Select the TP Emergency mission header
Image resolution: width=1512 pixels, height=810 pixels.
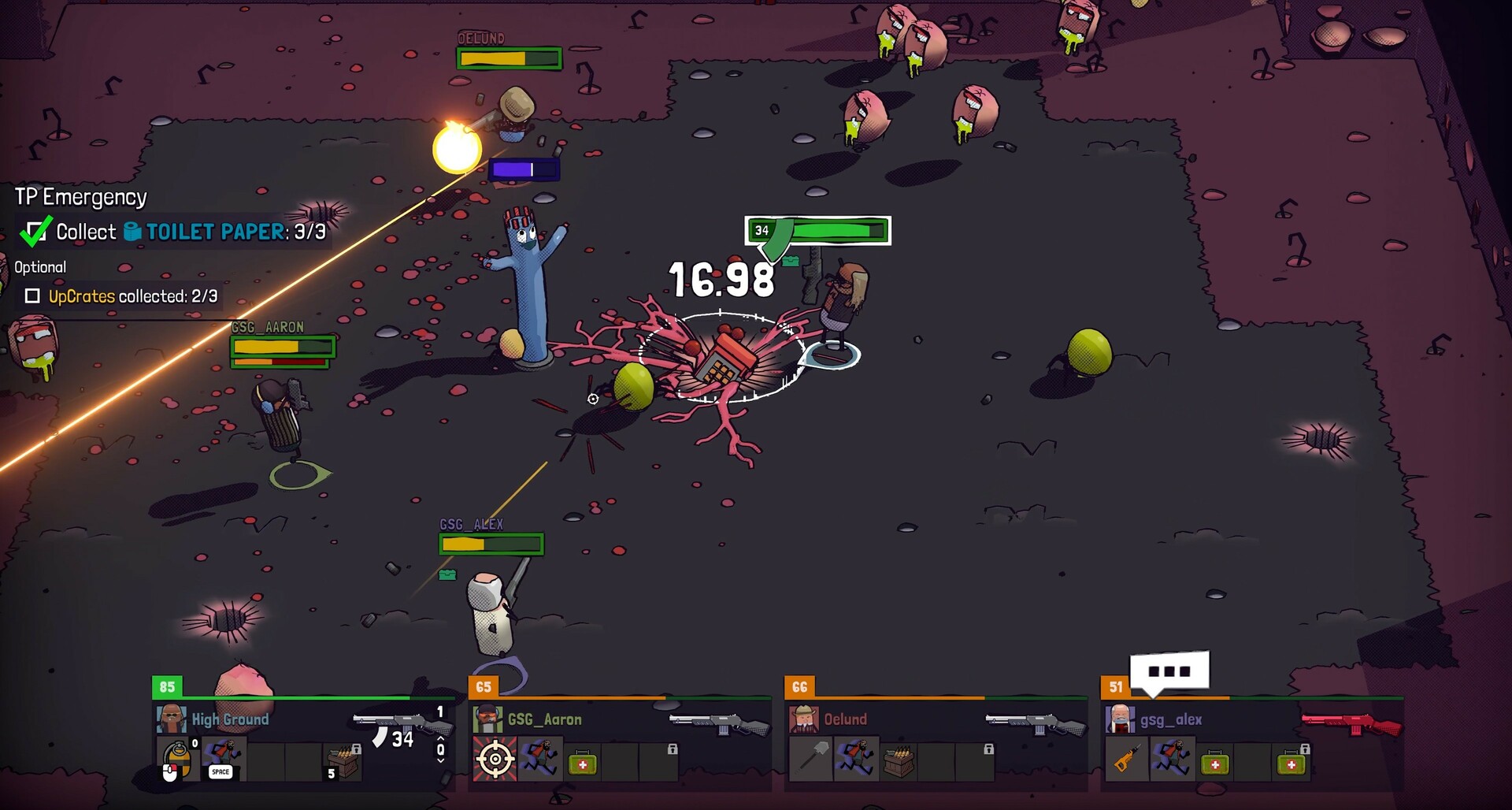80,197
